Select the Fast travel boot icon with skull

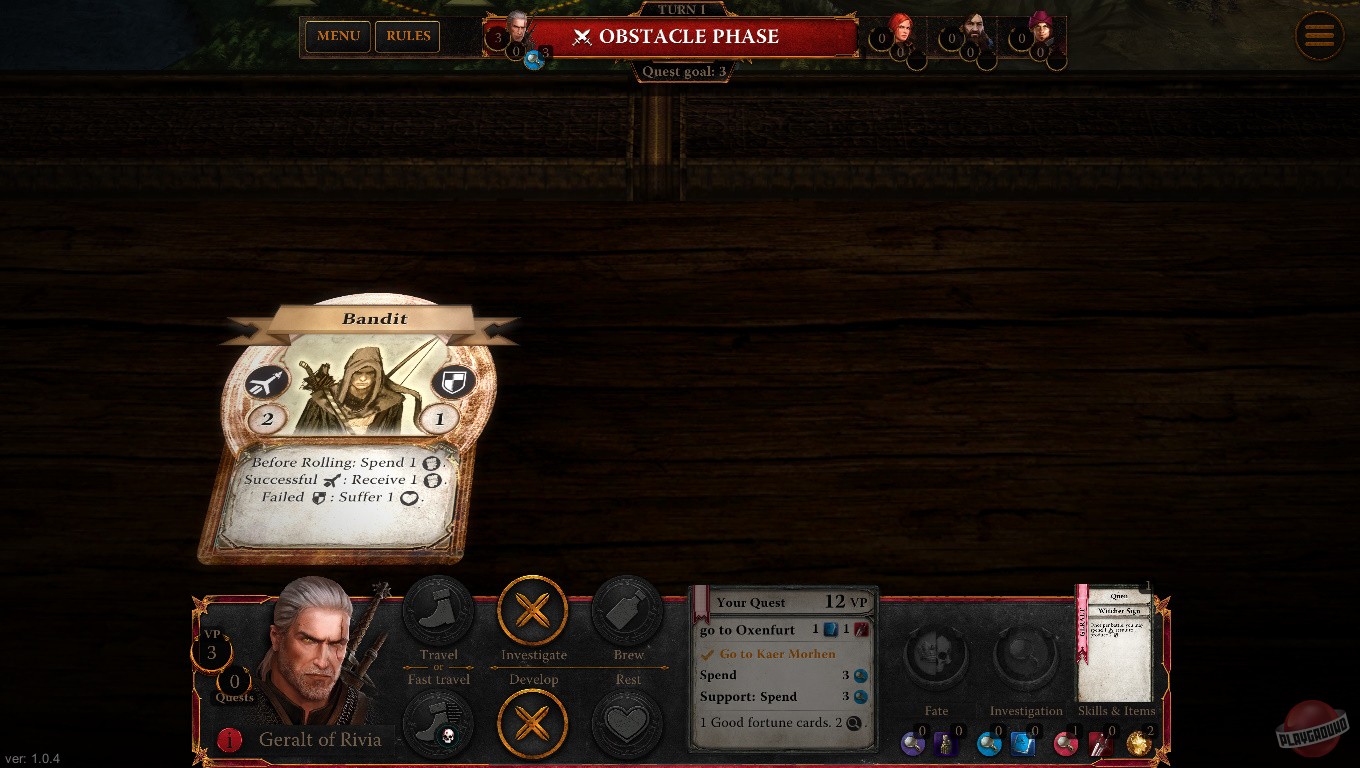click(438, 724)
